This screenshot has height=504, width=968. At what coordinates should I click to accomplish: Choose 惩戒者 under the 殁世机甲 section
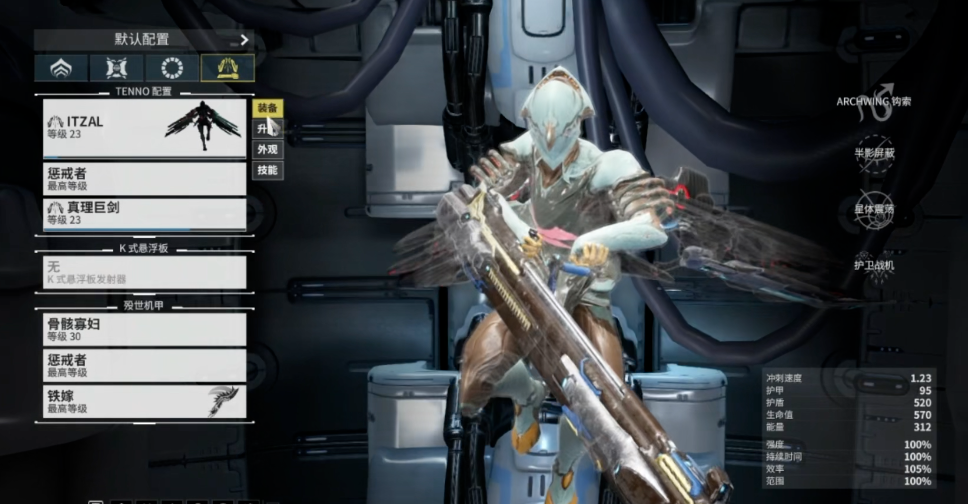click(145, 364)
